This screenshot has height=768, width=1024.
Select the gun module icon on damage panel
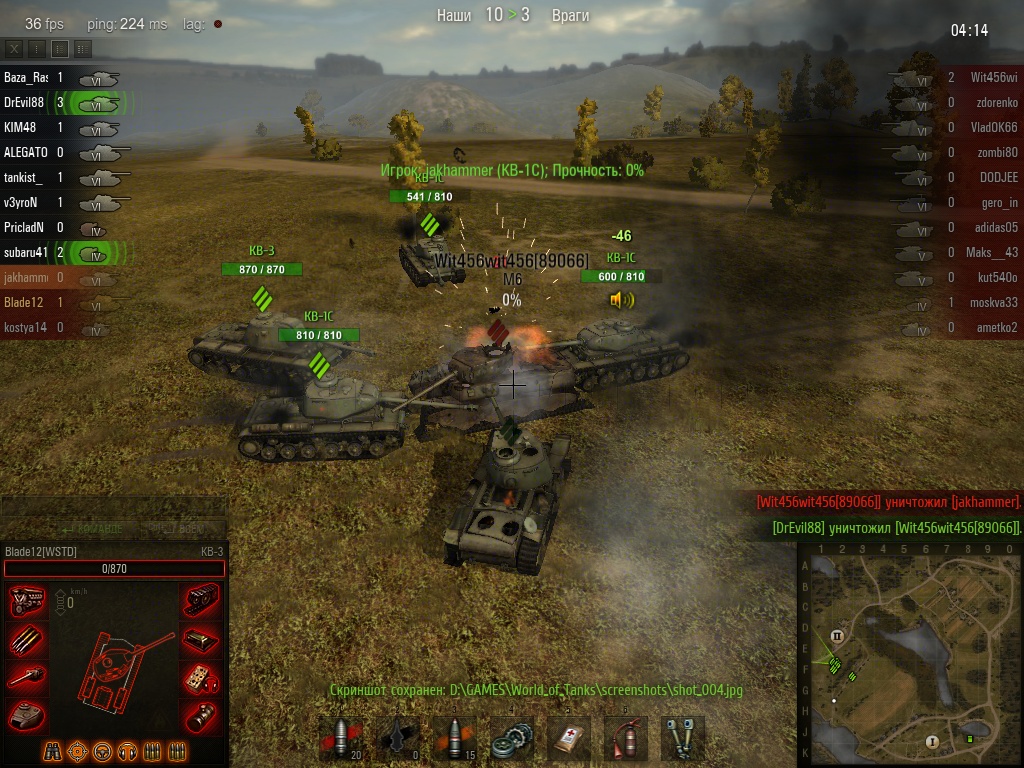tap(26, 677)
